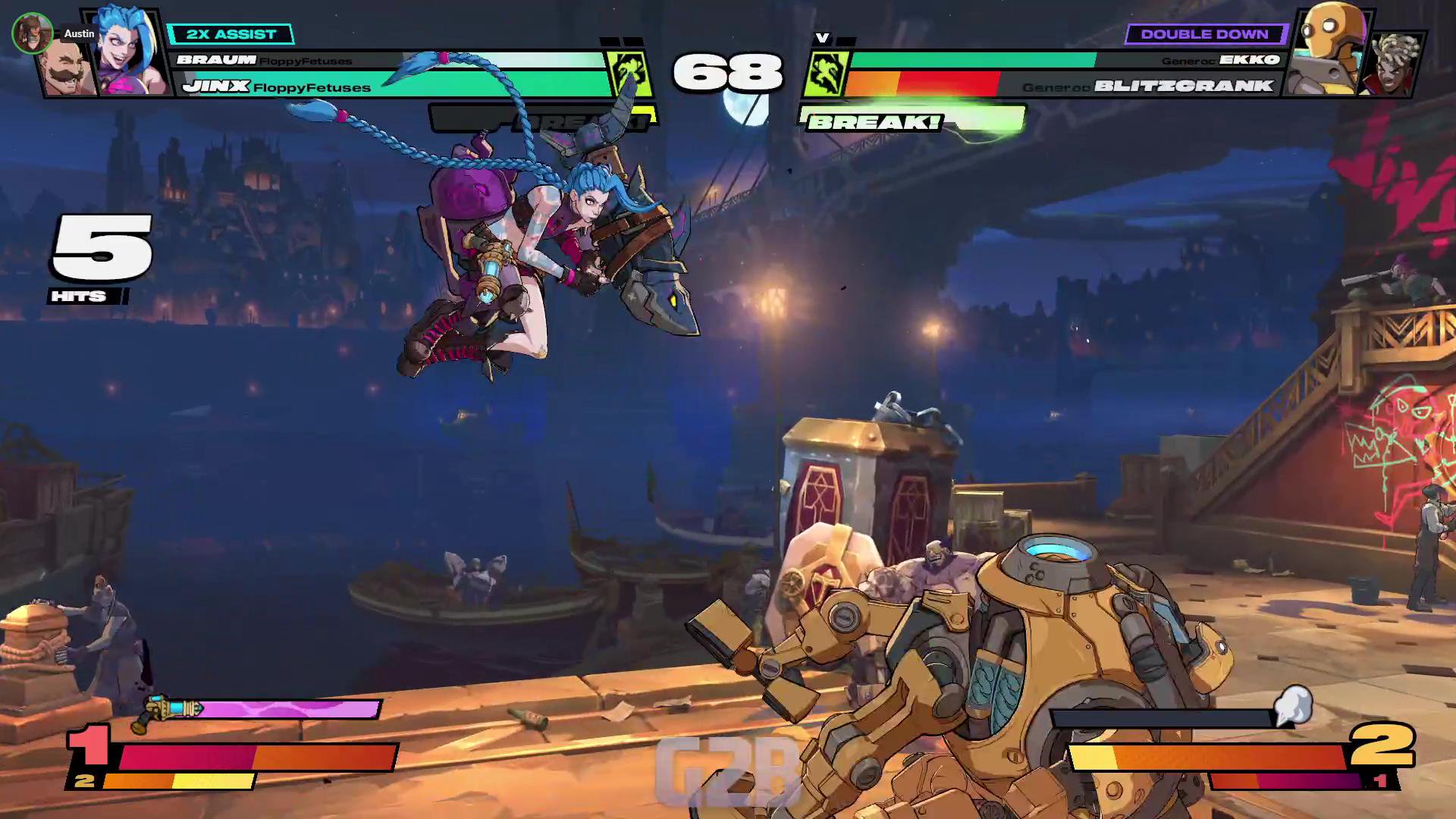
Task: Click the 2X ASSIST fuse label
Action: click(x=231, y=34)
